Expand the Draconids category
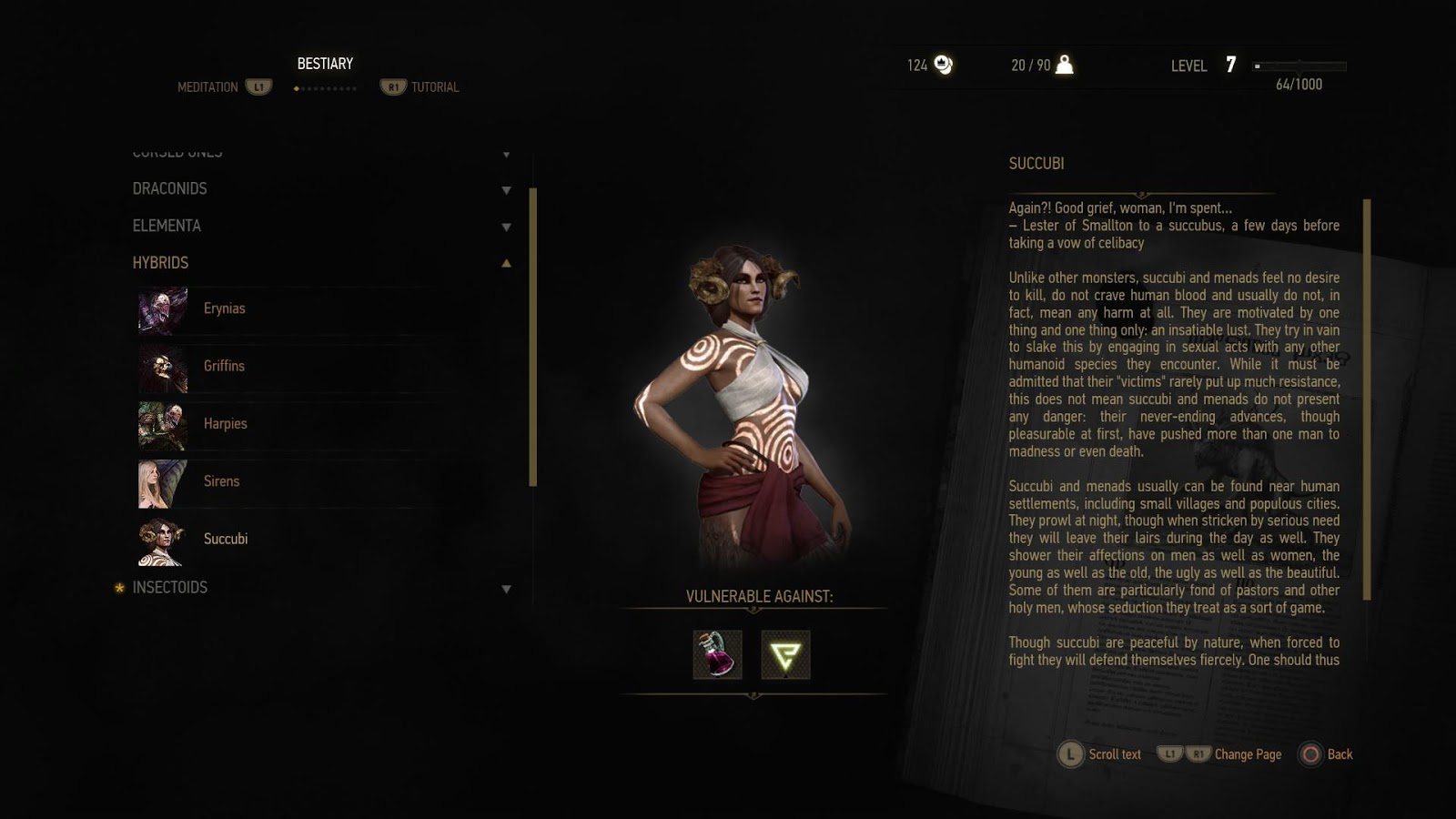The width and height of the screenshot is (1456, 819). pyautogui.click(x=170, y=189)
